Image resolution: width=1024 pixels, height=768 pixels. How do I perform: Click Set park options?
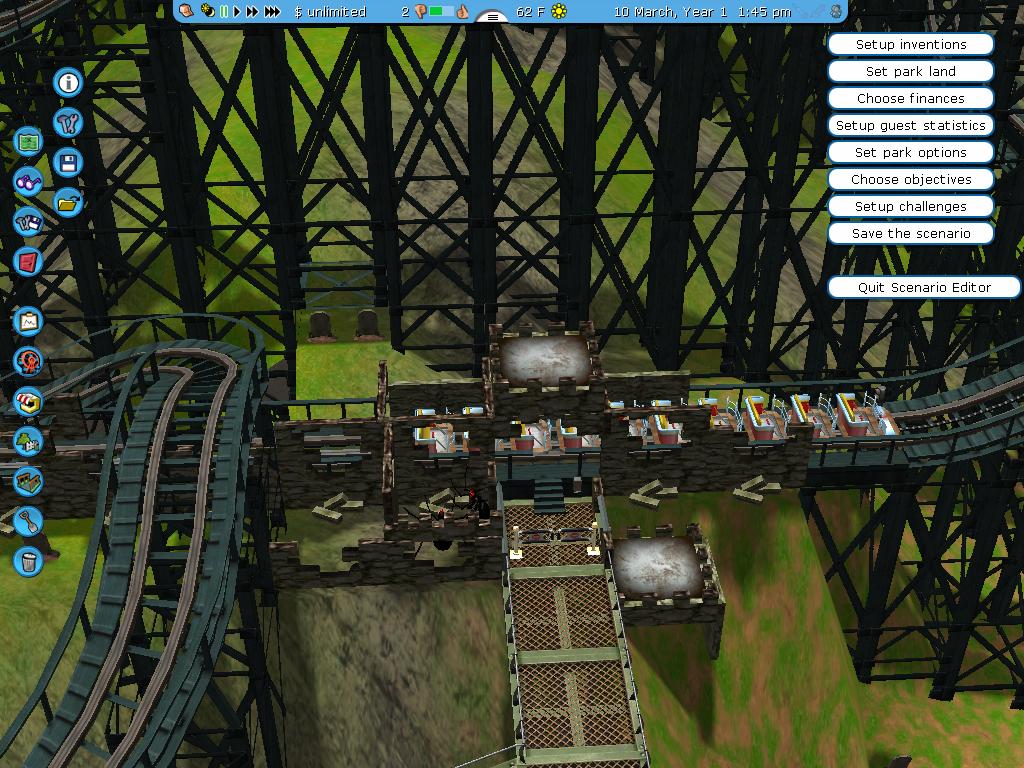point(910,153)
